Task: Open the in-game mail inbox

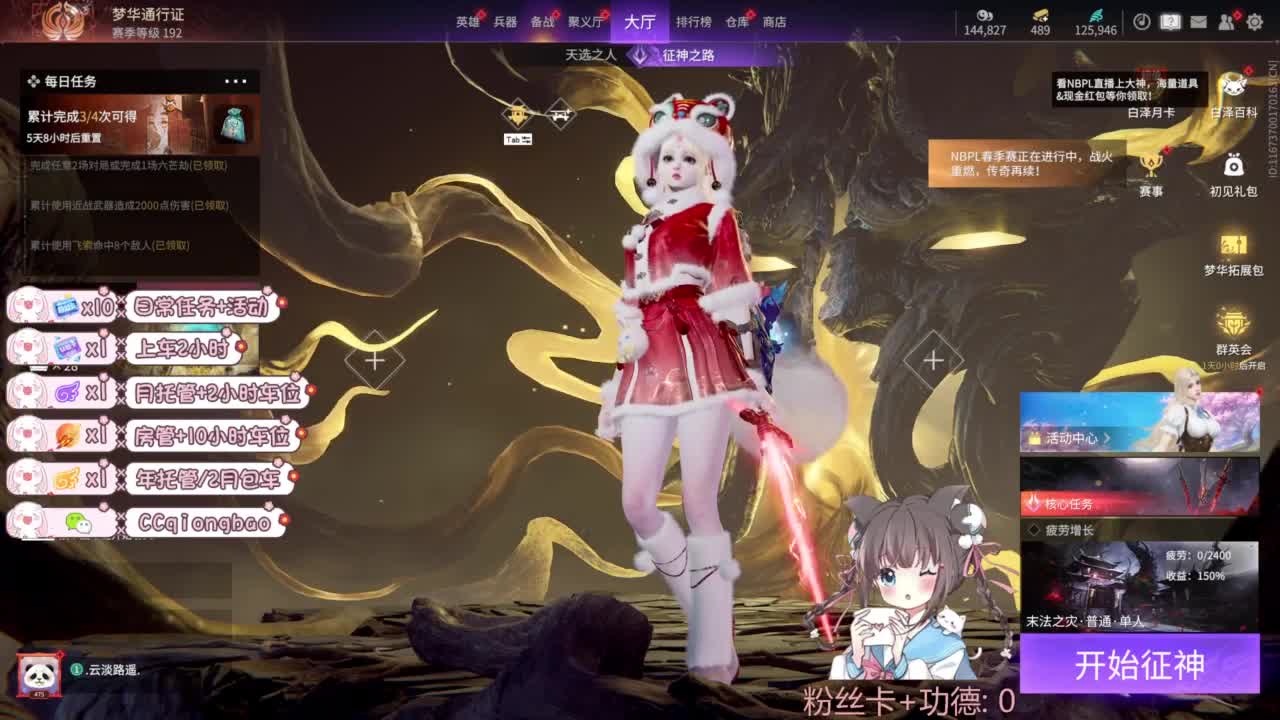Action: (1197, 21)
